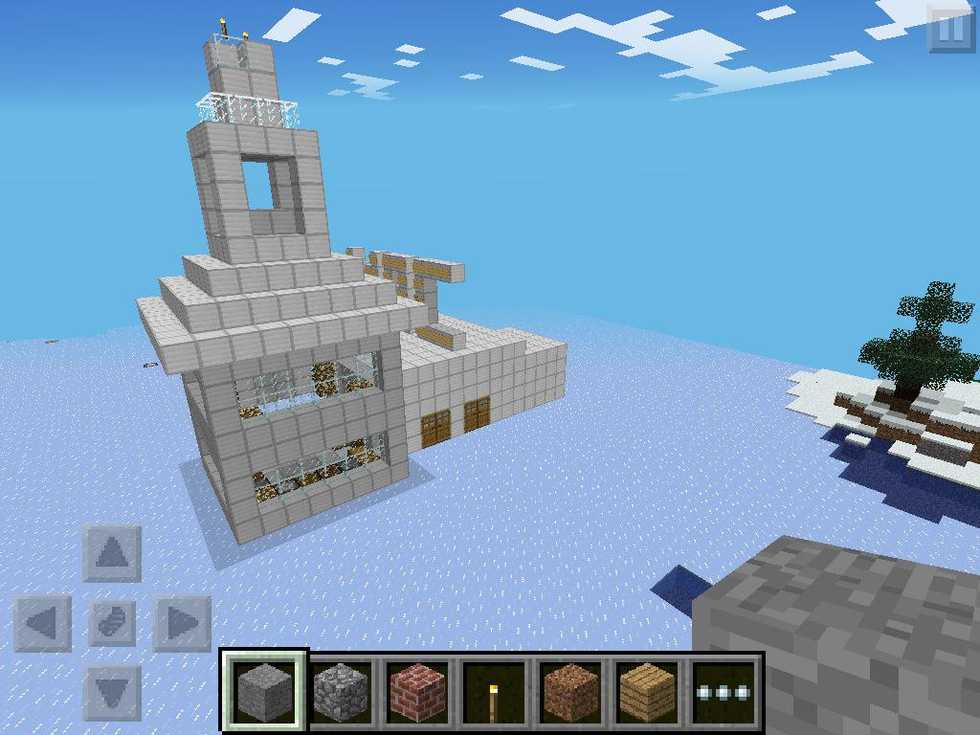Tap the D-pad left arrow
The height and width of the screenshot is (735, 980).
(42, 623)
